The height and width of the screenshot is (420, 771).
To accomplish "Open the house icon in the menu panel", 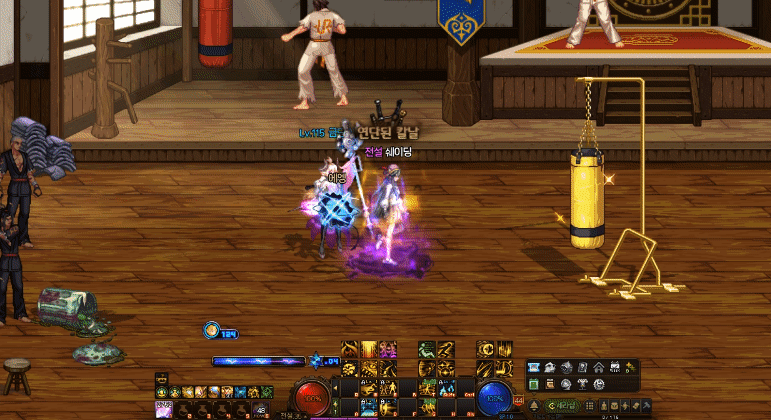I will coord(599,367).
